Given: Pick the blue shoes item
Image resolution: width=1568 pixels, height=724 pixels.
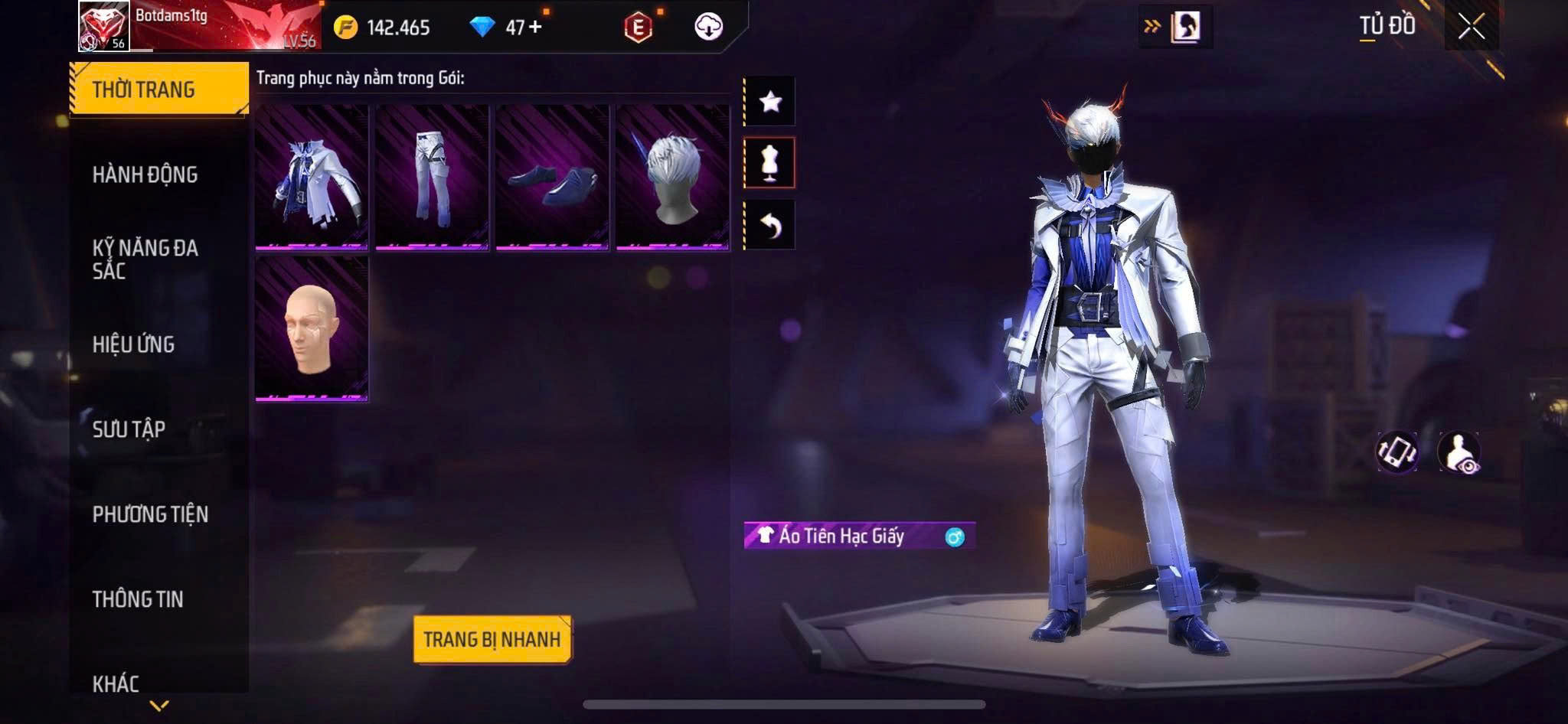Looking at the screenshot, I should point(552,178).
